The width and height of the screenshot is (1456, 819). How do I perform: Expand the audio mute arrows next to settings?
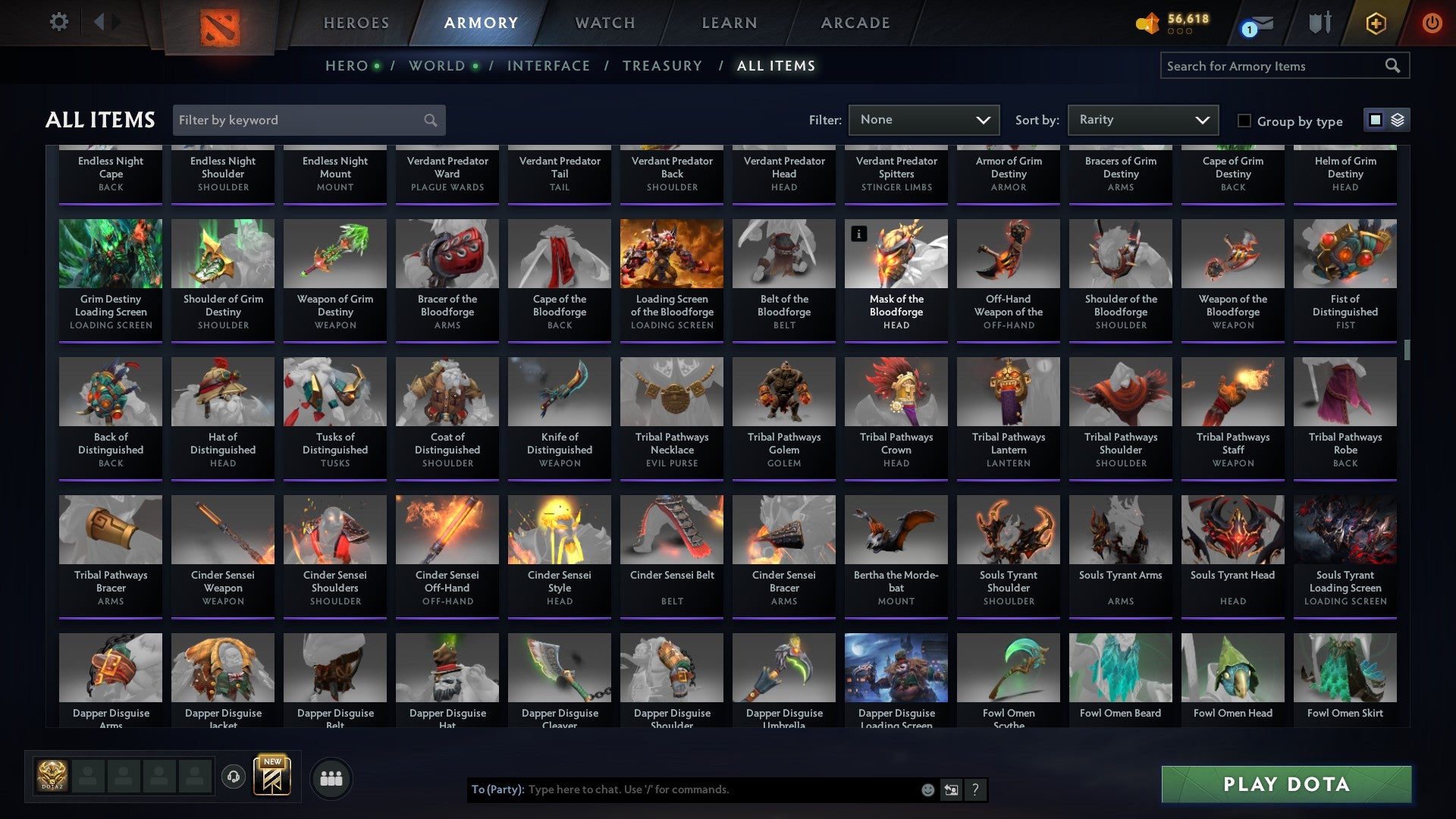[x=106, y=22]
